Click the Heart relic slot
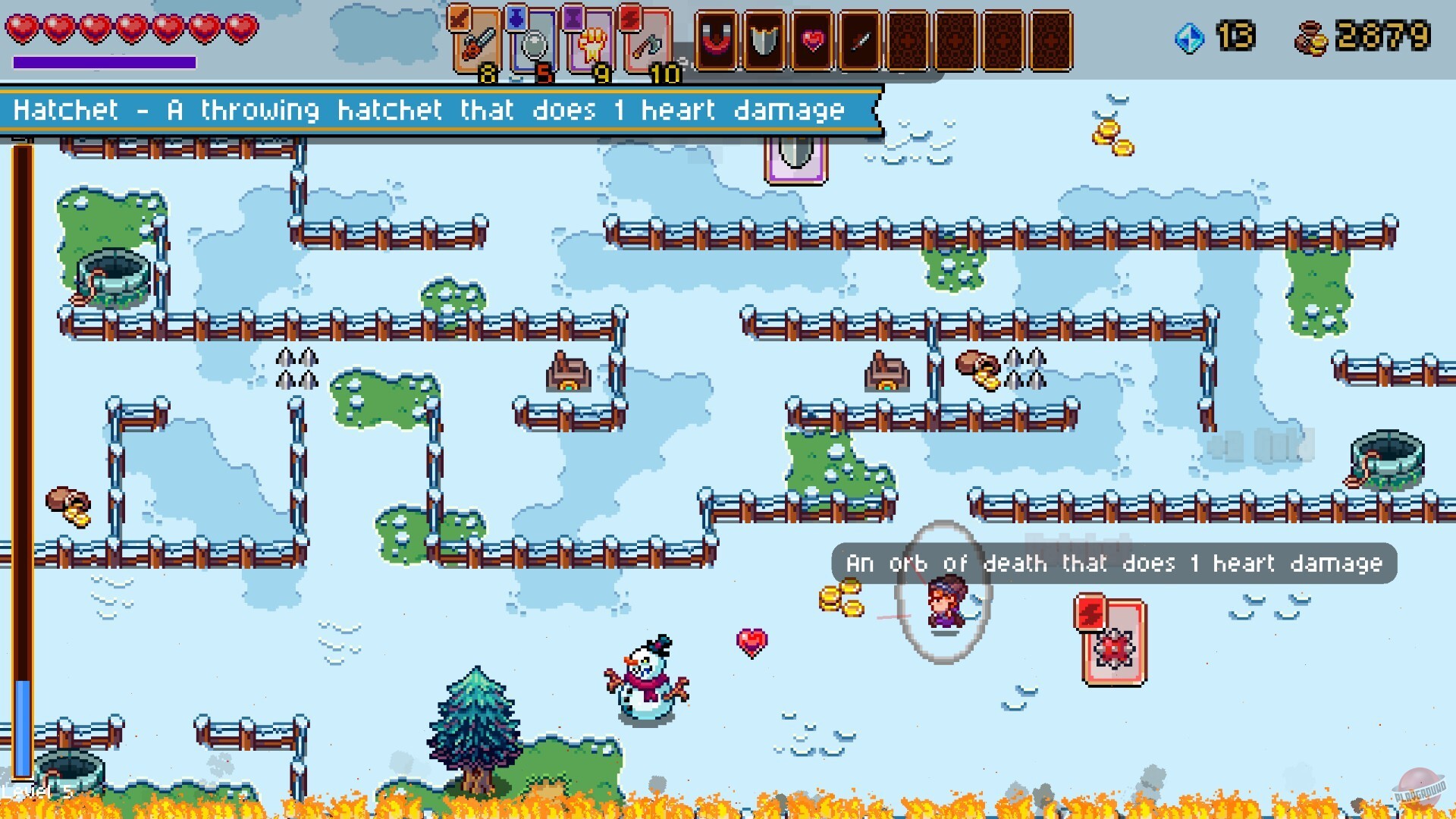This screenshot has width=1456, height=819. 812,42
